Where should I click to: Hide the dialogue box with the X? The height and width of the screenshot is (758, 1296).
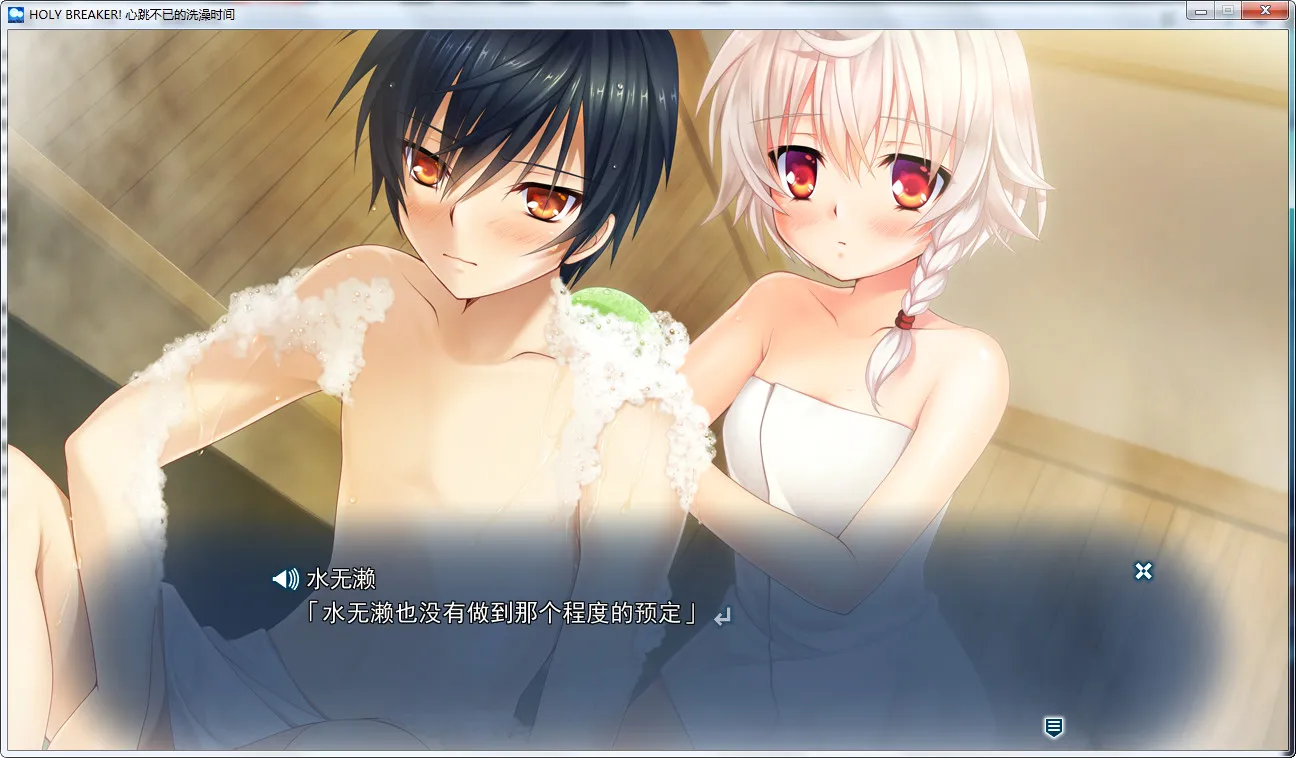(x=1143, y=571)
